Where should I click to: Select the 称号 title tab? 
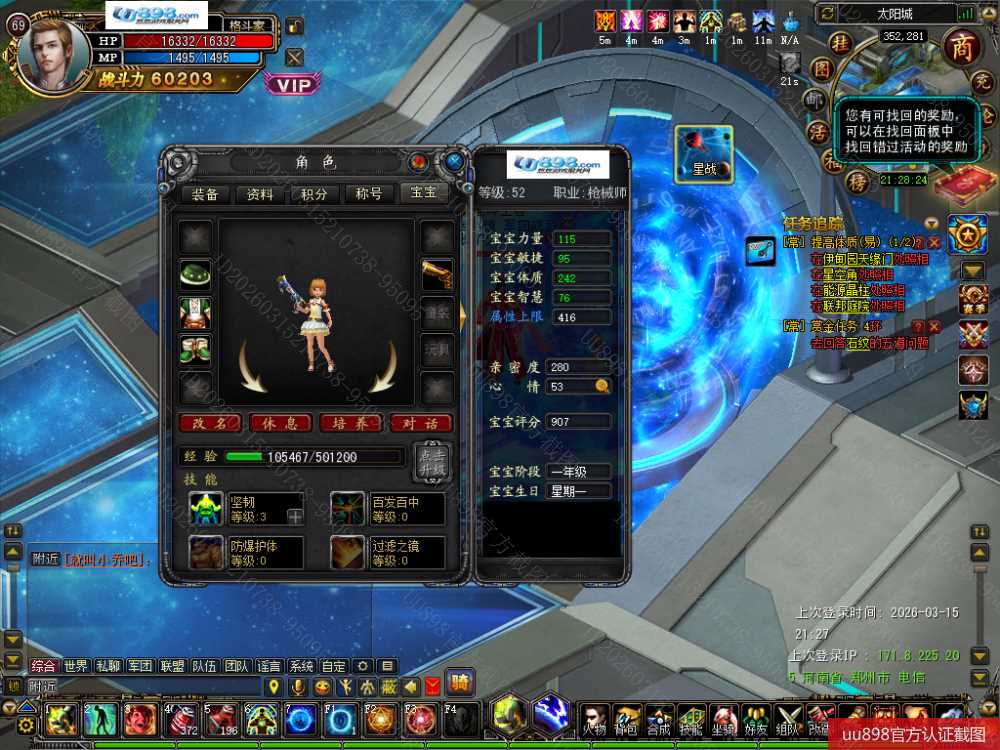click(x=369, y=194)
